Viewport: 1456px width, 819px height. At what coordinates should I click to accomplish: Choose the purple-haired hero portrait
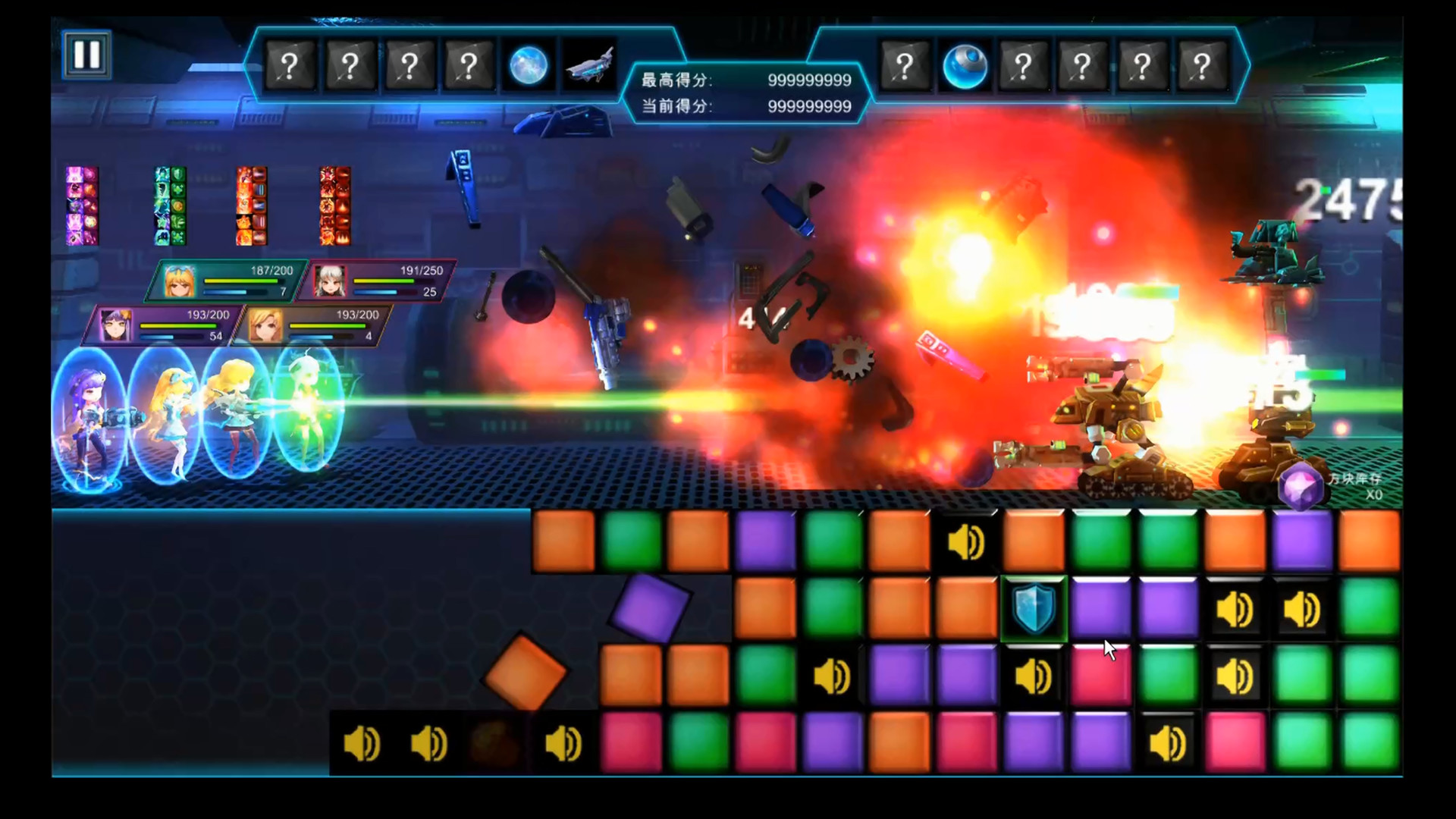click(116, 325)
